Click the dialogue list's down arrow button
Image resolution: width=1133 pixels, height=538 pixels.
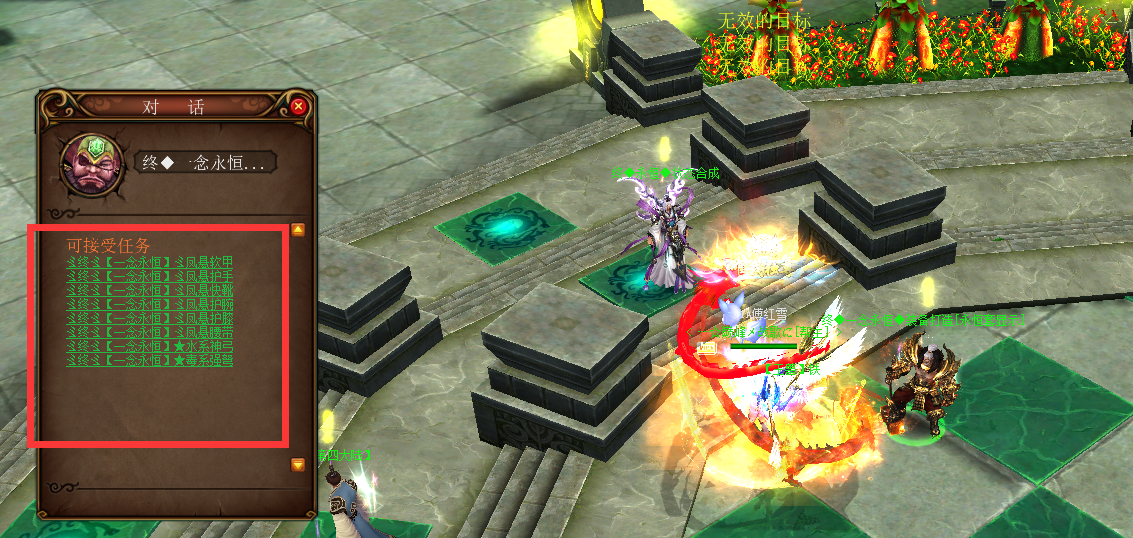click(x=298, y=465)
